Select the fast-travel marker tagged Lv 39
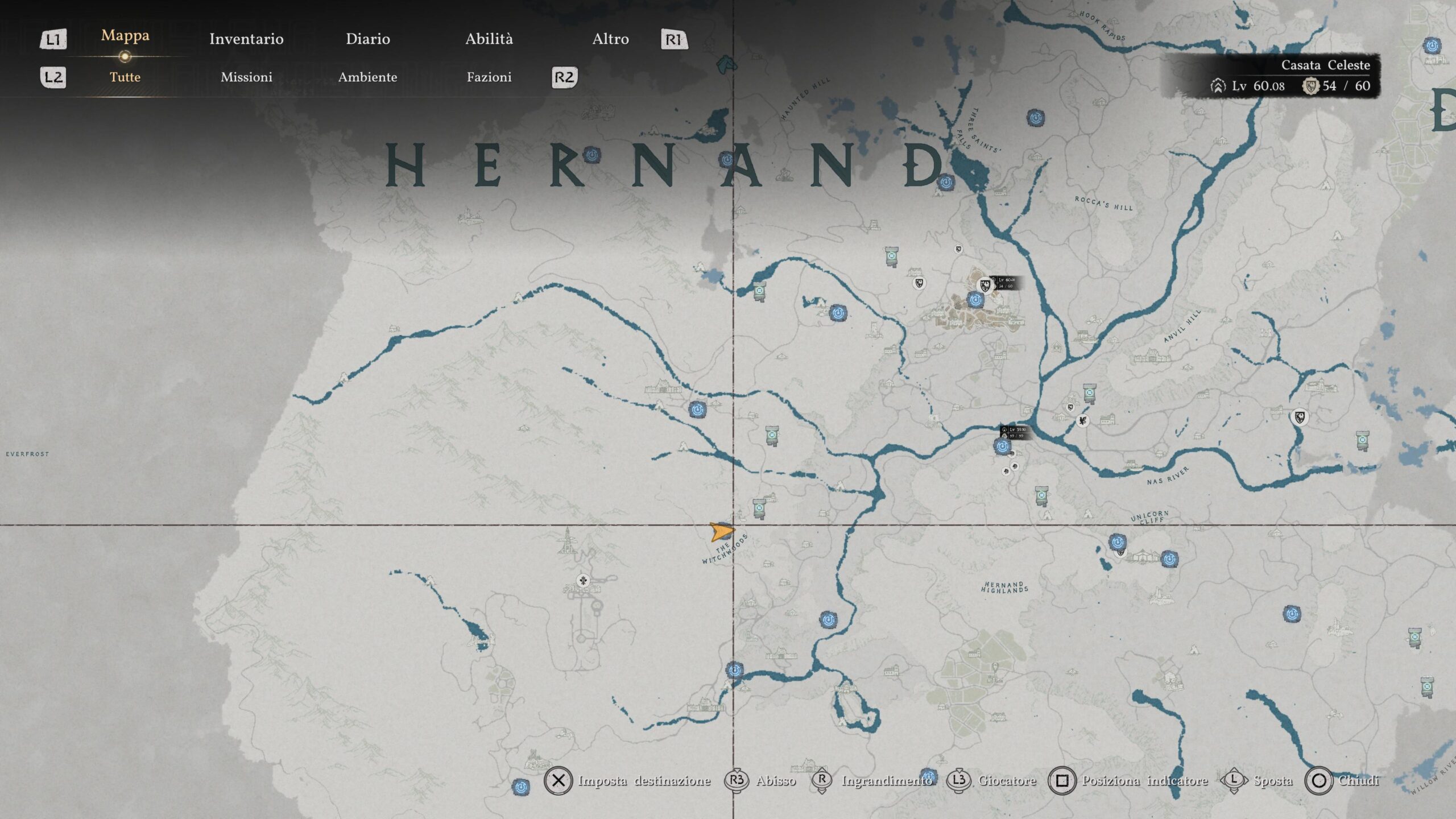The width and height of the screenshot is (1456, 819). pyautogui.click(x=1002, y=446)
